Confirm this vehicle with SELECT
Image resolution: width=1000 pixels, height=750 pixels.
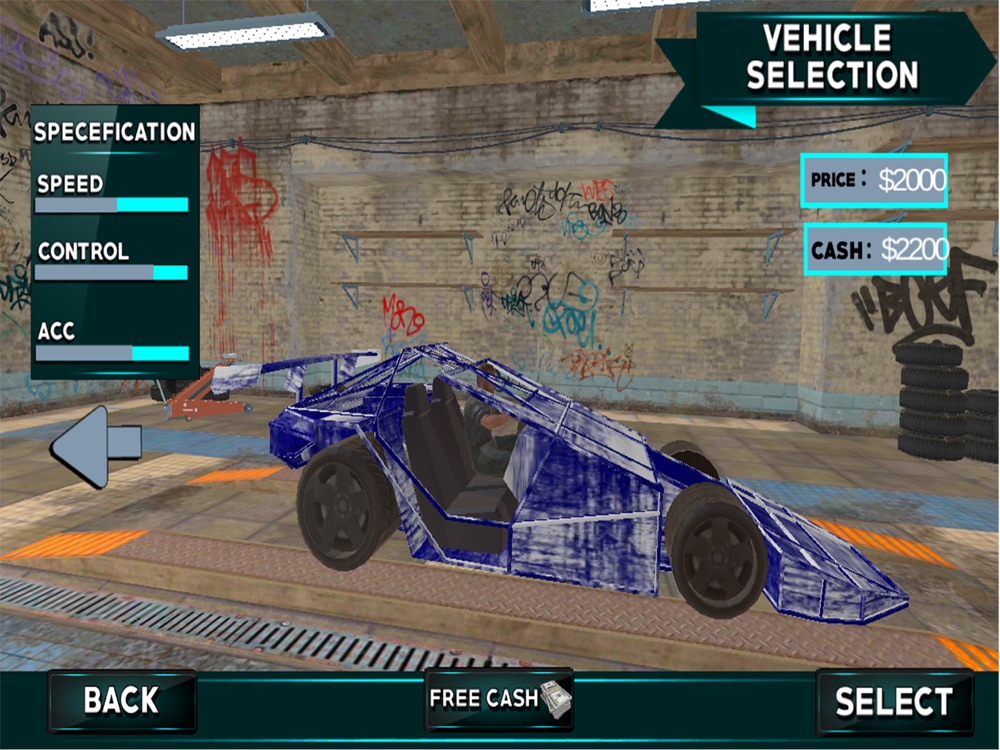tap(893, 701)
